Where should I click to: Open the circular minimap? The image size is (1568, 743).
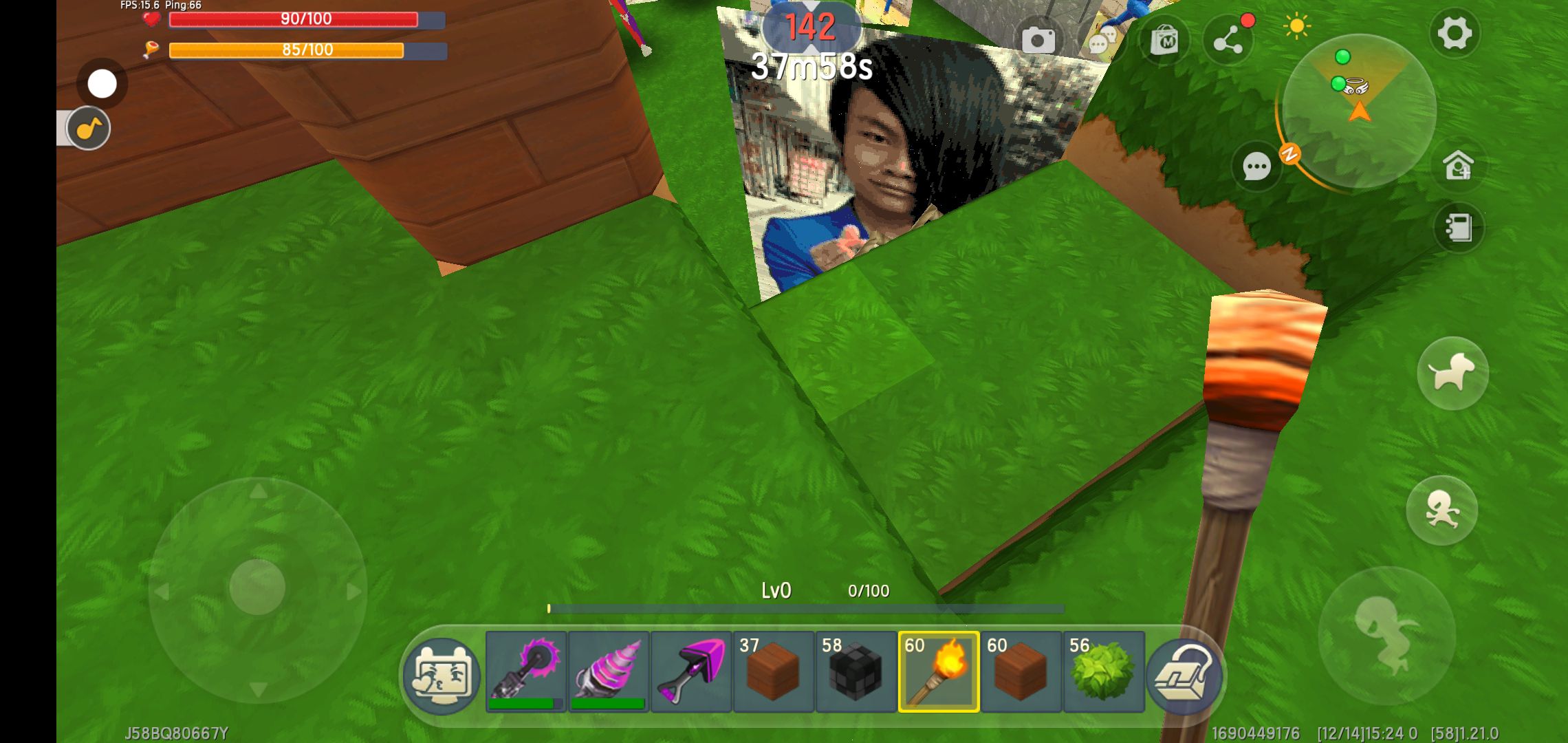point(1358,110)
